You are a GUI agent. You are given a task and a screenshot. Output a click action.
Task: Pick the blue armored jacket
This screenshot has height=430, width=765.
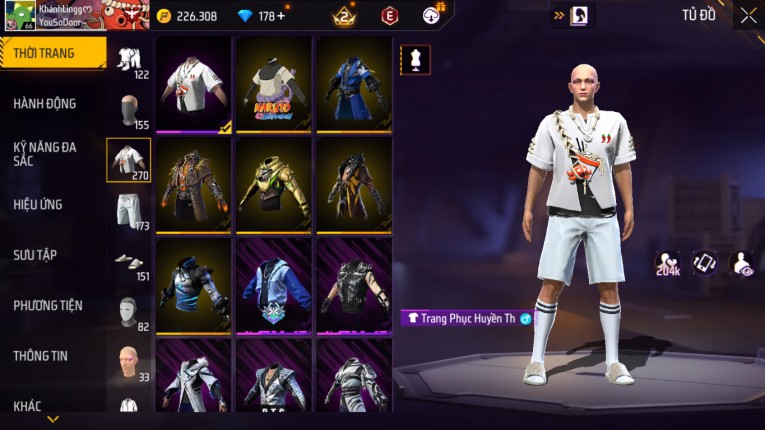(353, 83)
